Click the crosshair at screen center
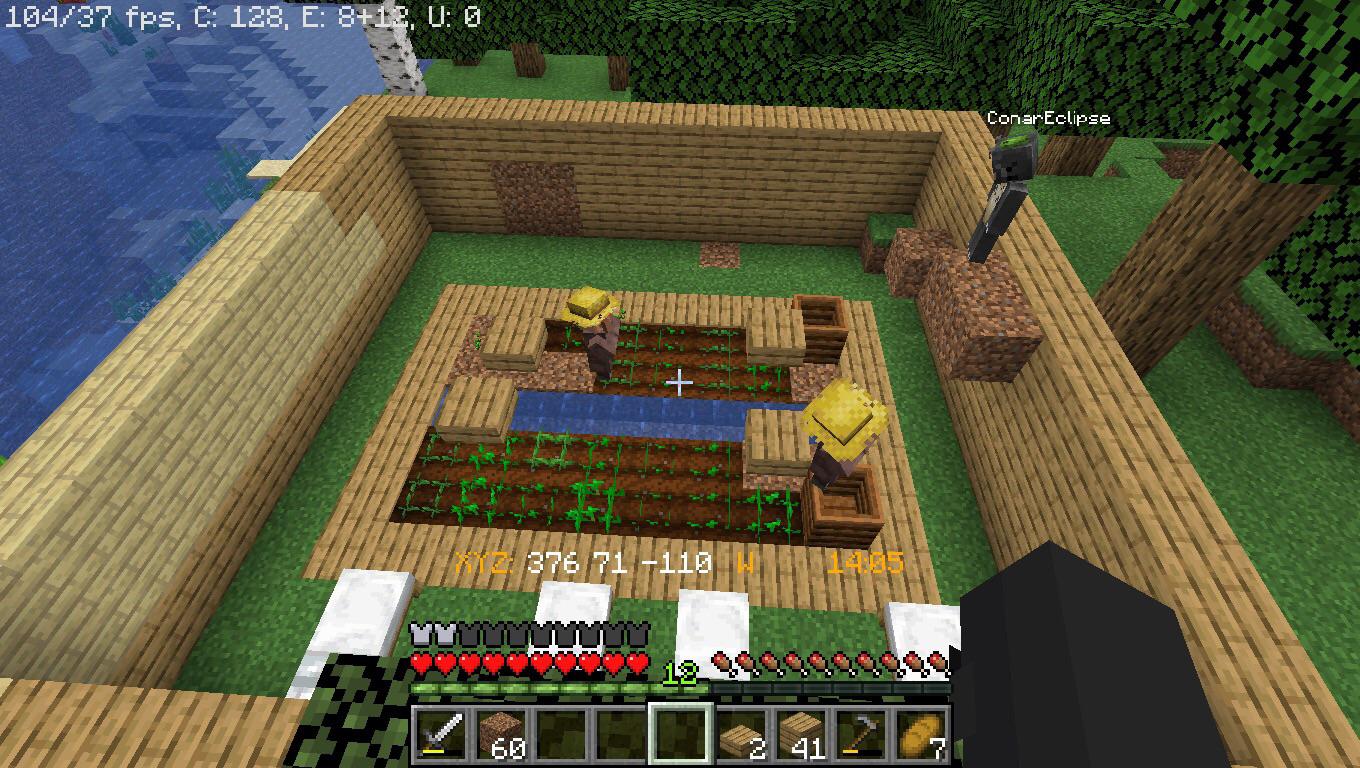The image size is (1360, 768). [x=680, y=382]
